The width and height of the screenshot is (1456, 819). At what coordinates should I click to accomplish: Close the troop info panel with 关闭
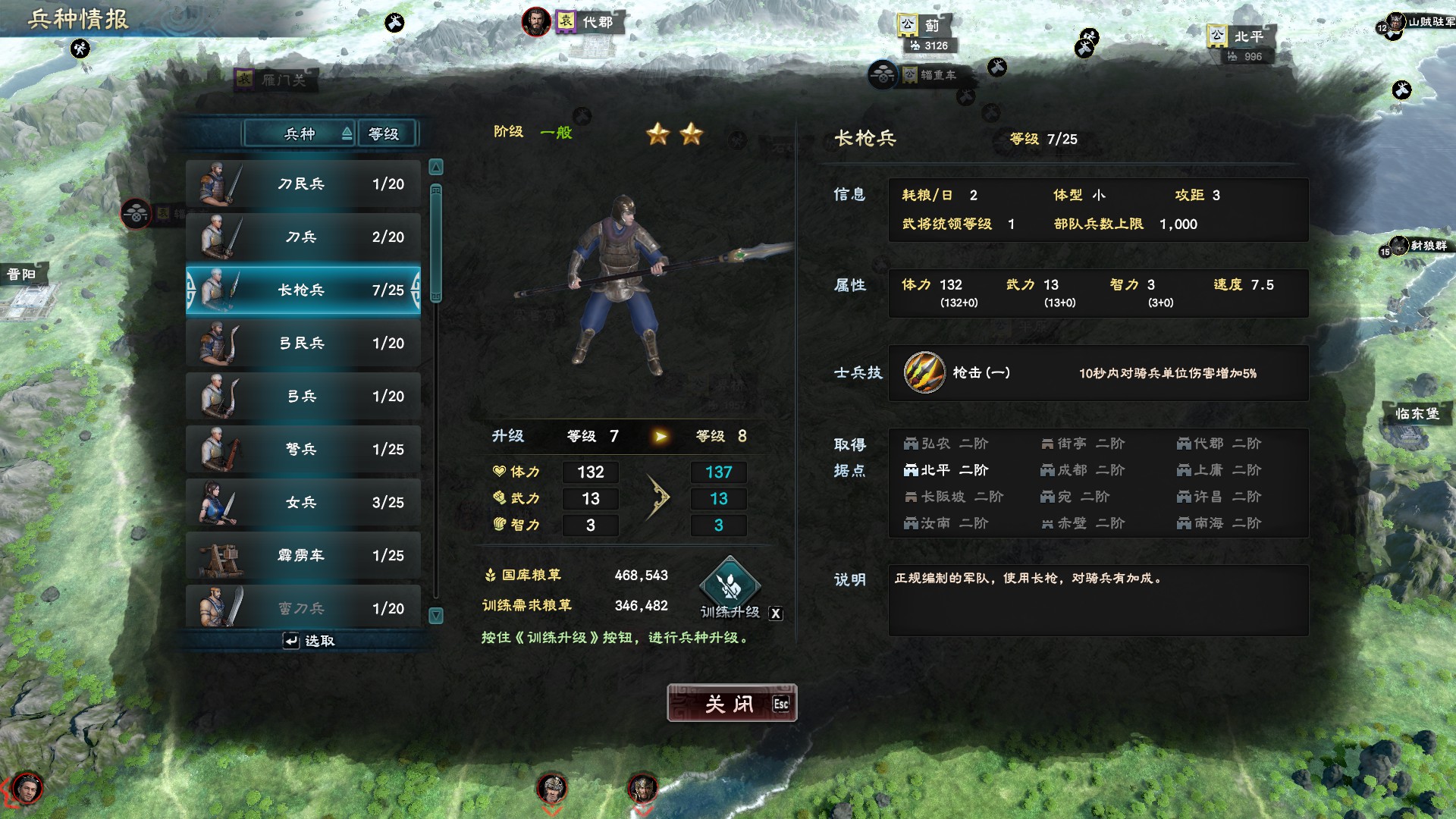[x=731, y=704]
